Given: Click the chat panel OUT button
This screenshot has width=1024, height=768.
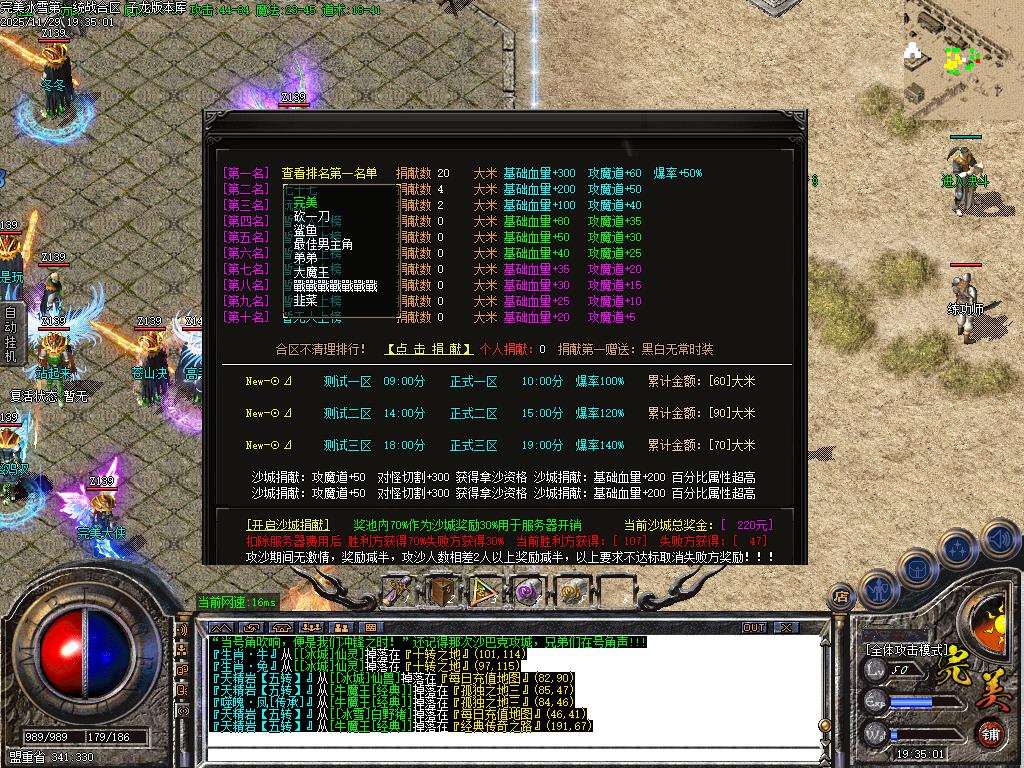Looking at the screenshot, I should pos(754,628).
